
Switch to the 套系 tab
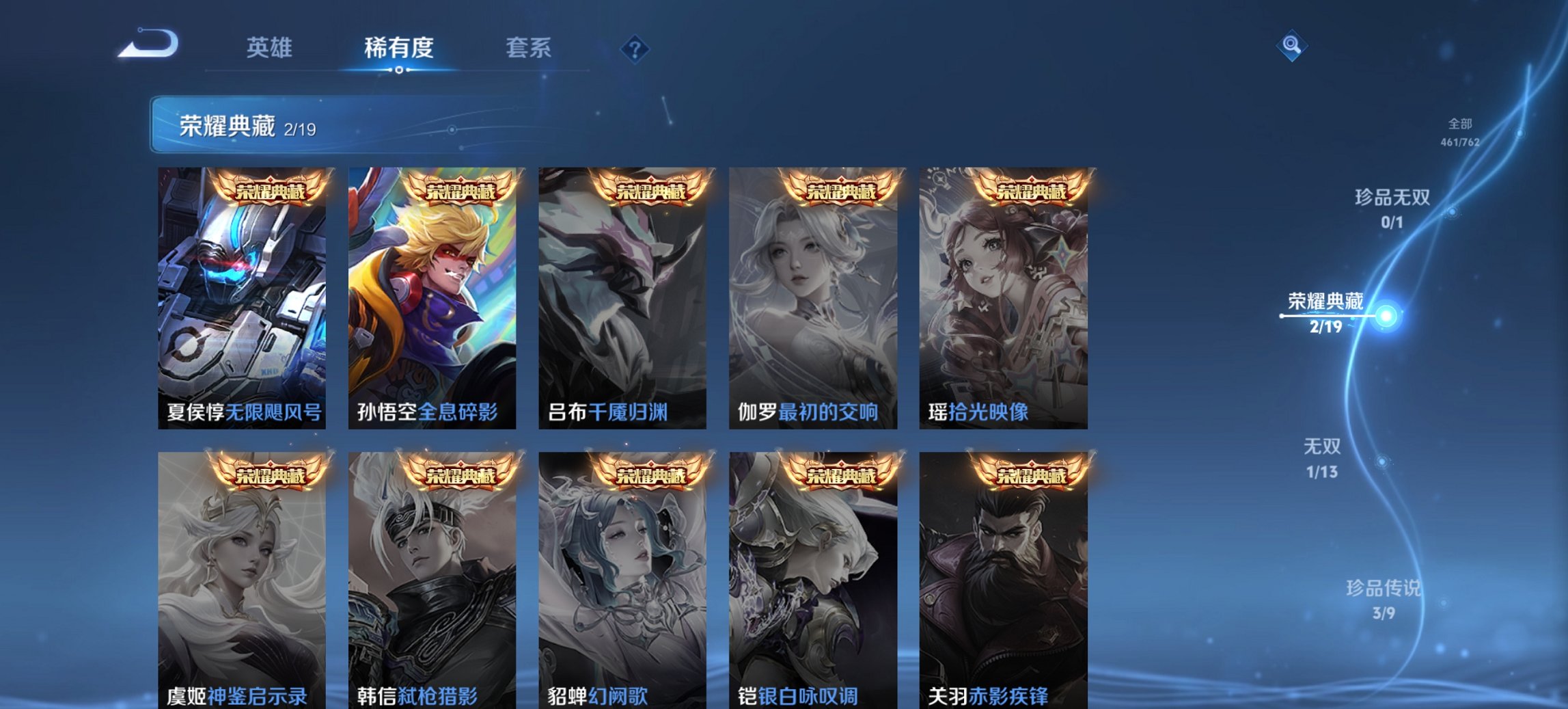click(529, 48)
